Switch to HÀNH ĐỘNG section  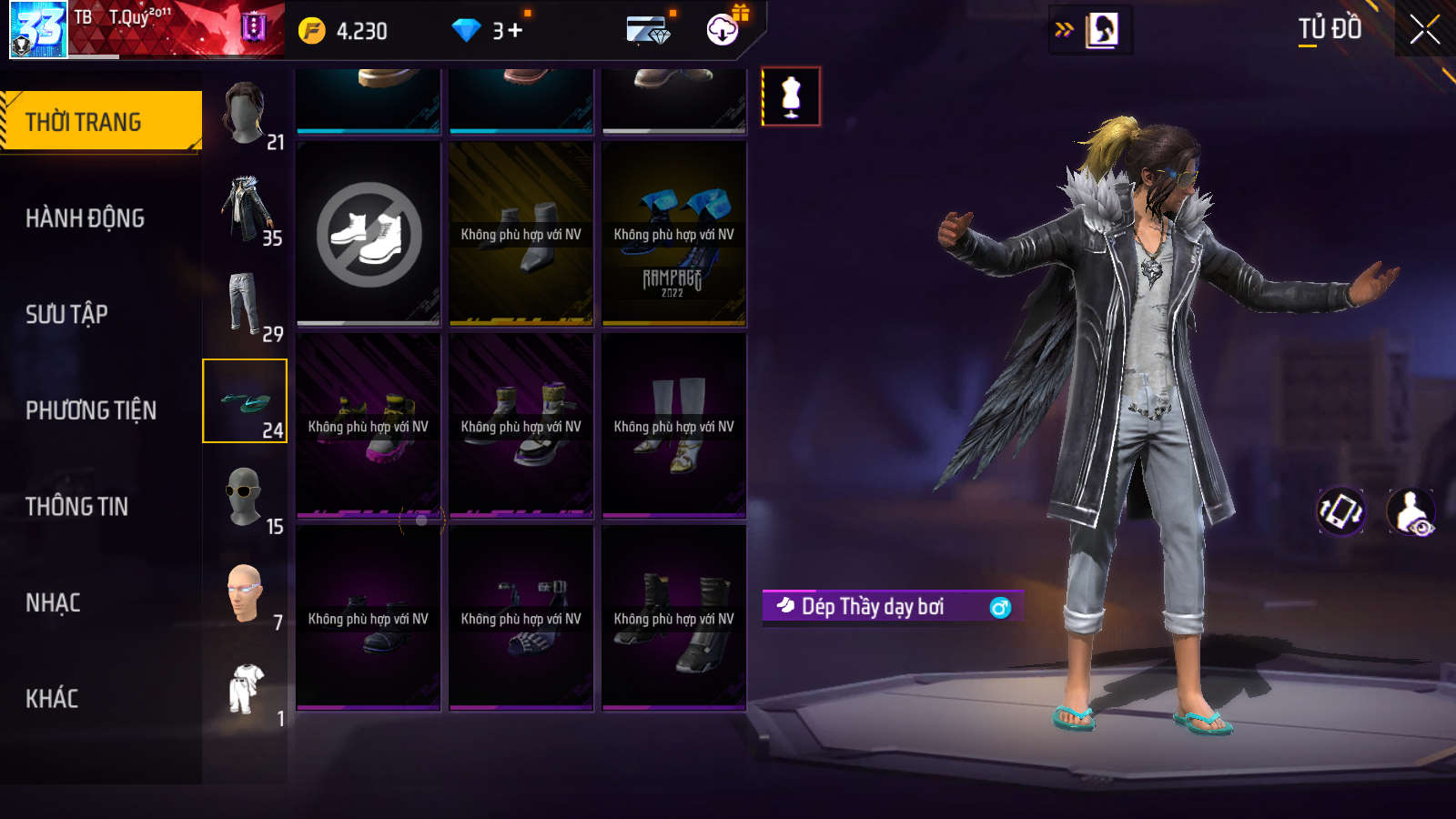pos(86,218)
